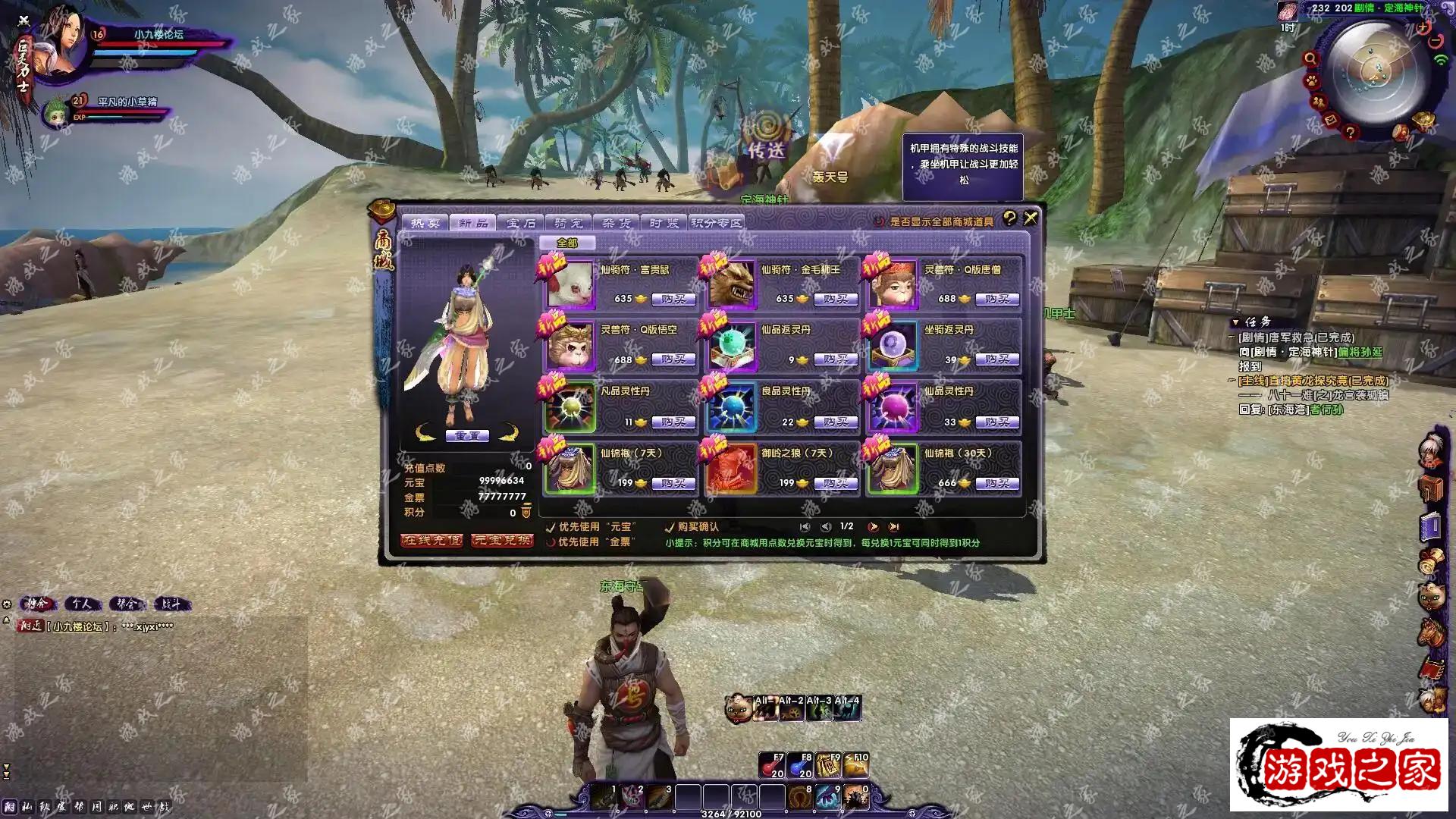Buy the 仙品返灵丹 for 9
This screenshot has height=819, width=1456.
coord(835,359)
